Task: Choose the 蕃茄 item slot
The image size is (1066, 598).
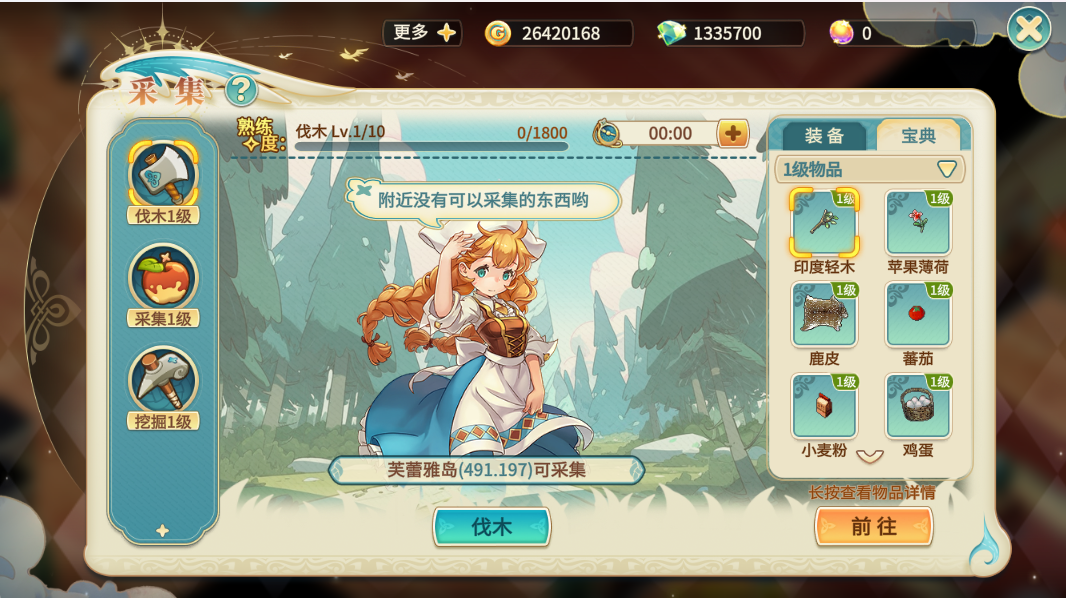Action: [918, 315]
